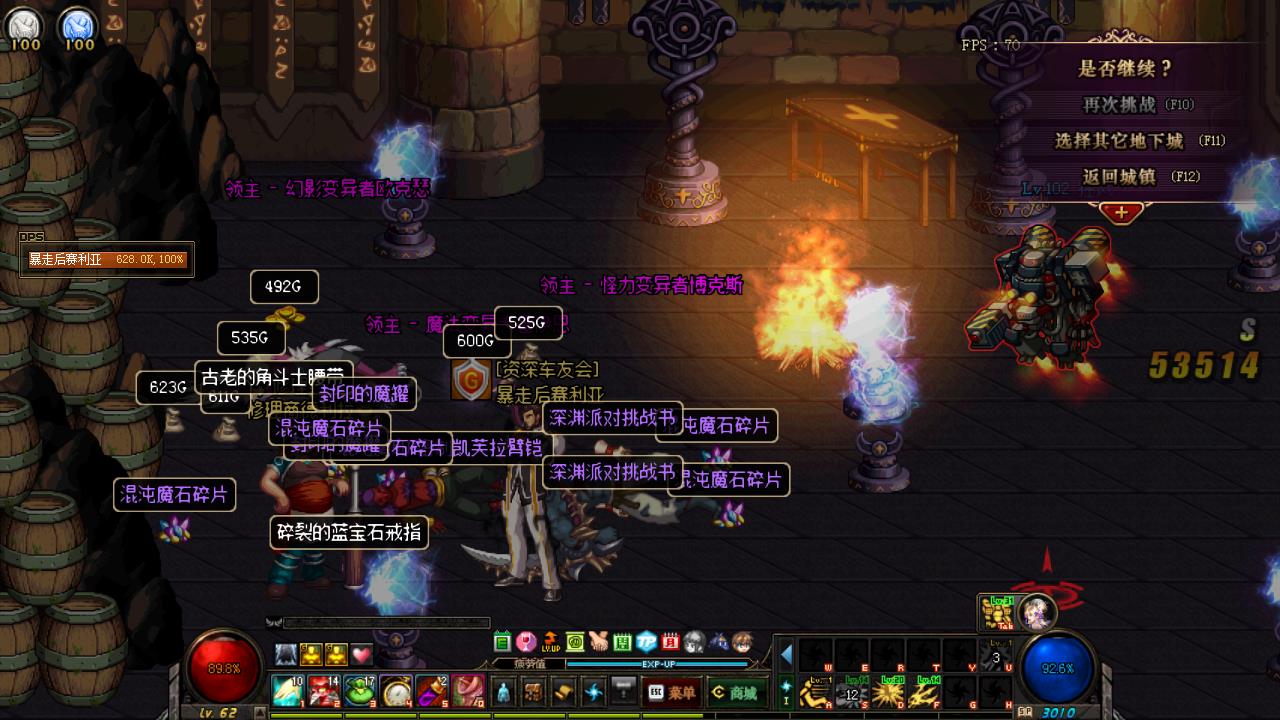The image size is (1280, 720).
Task: Use the red armor item in slot 2
Action: [323, 691]
